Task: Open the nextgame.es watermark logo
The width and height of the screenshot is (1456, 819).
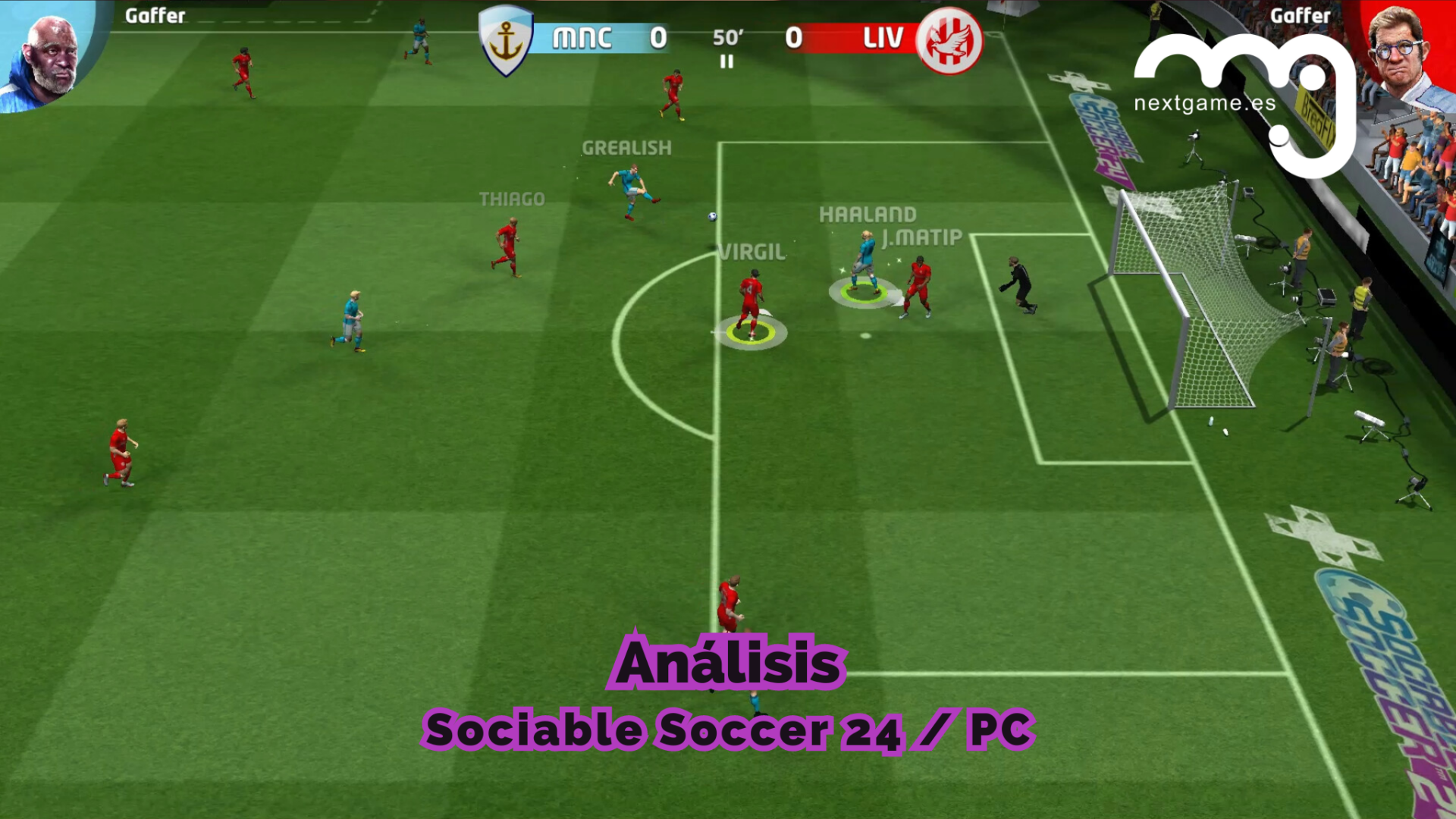Action: tap(1244, 99)
